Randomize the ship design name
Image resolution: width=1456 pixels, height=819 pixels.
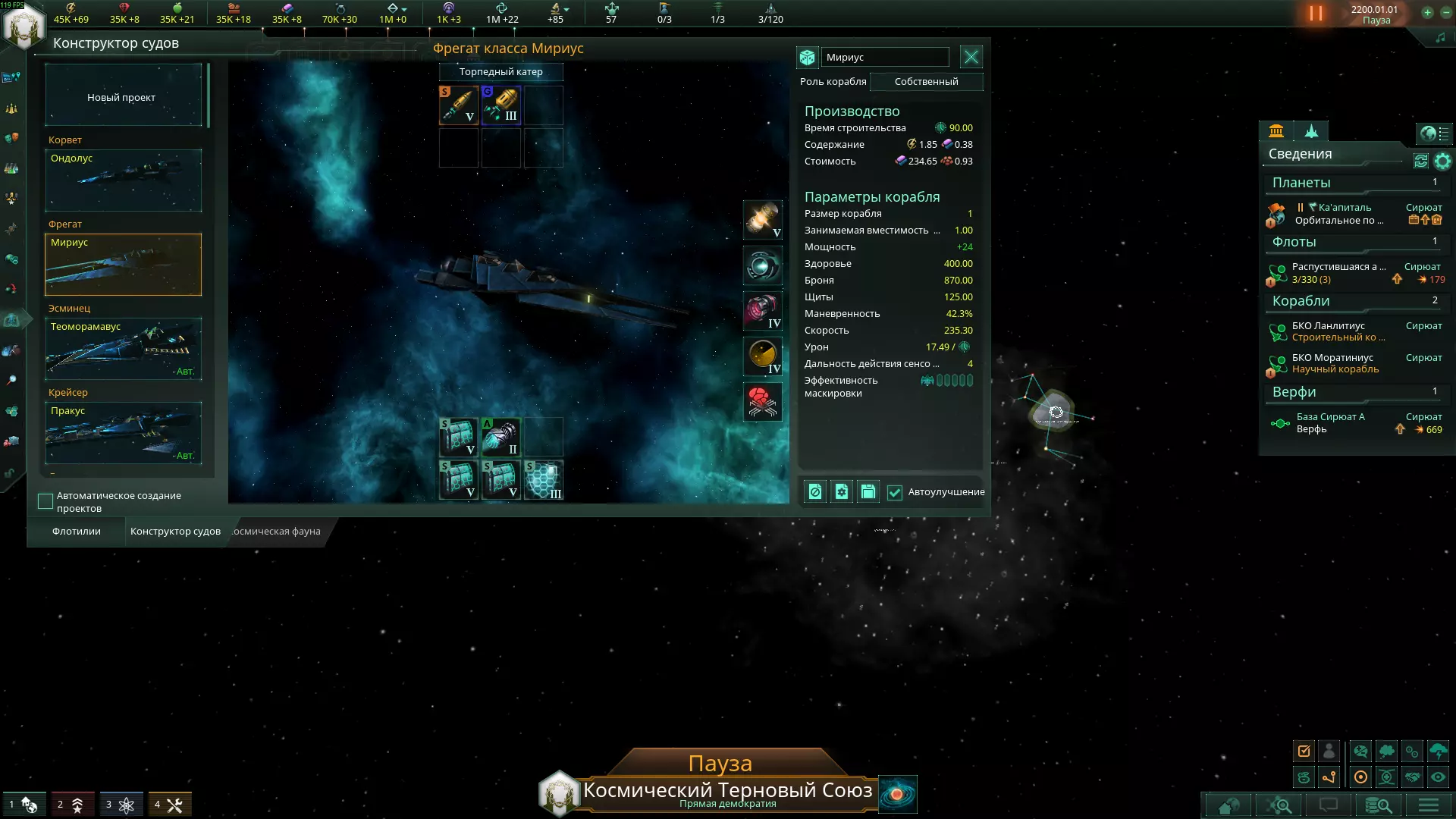pos(807,58)
